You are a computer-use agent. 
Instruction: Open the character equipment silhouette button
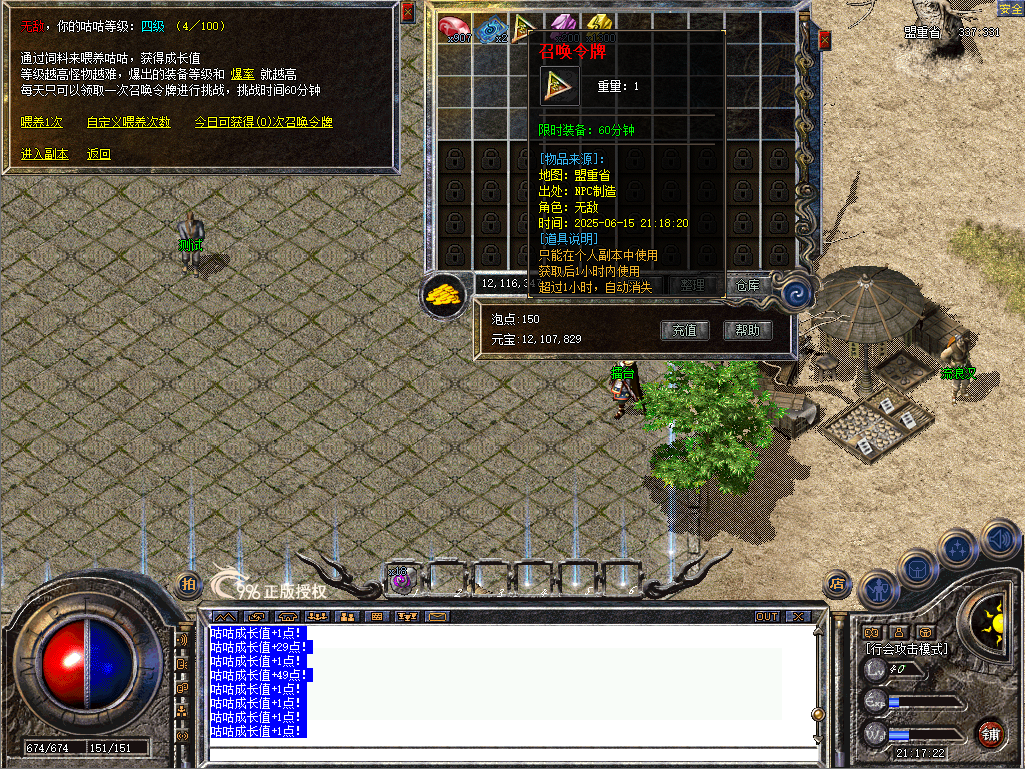(879, 590)
